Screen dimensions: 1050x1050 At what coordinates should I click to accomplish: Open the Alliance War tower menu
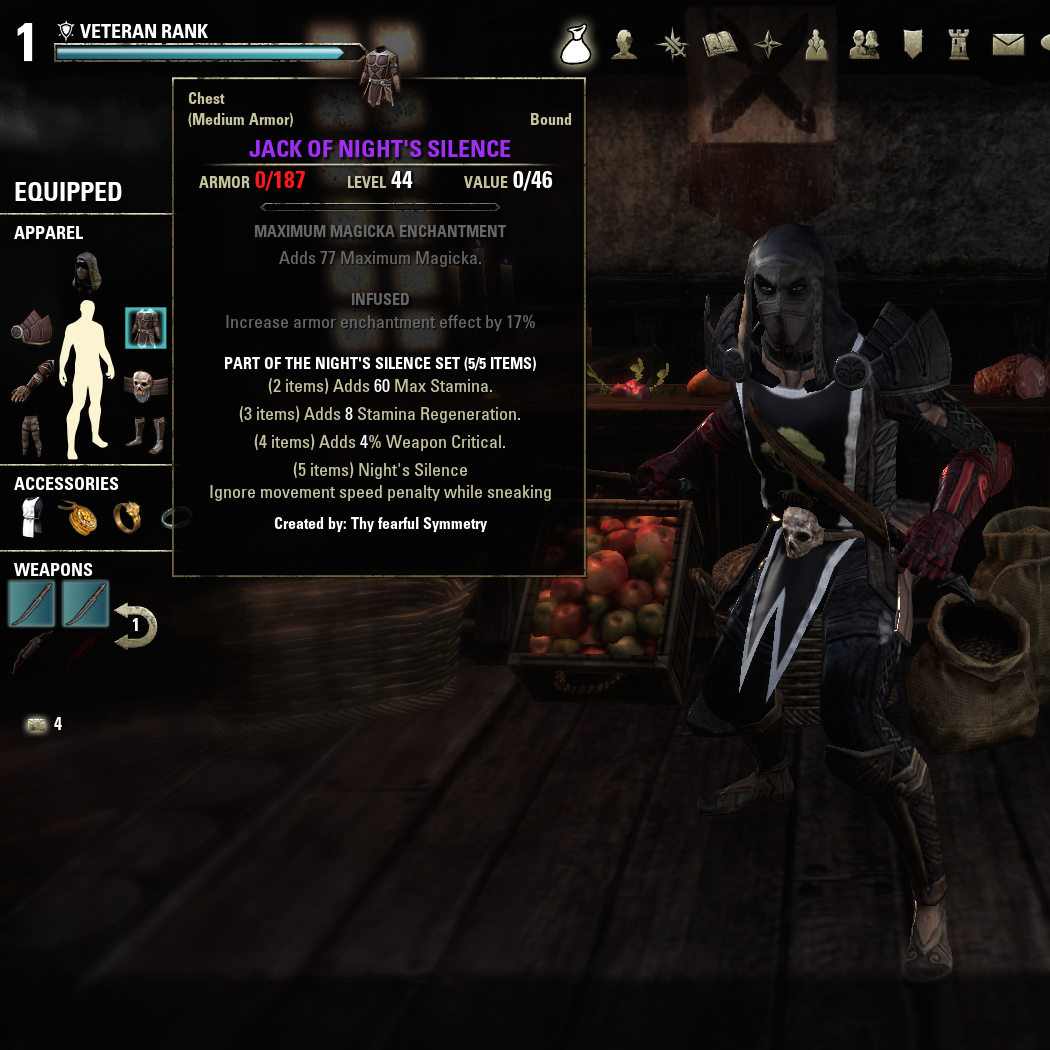tap(960, 45)
